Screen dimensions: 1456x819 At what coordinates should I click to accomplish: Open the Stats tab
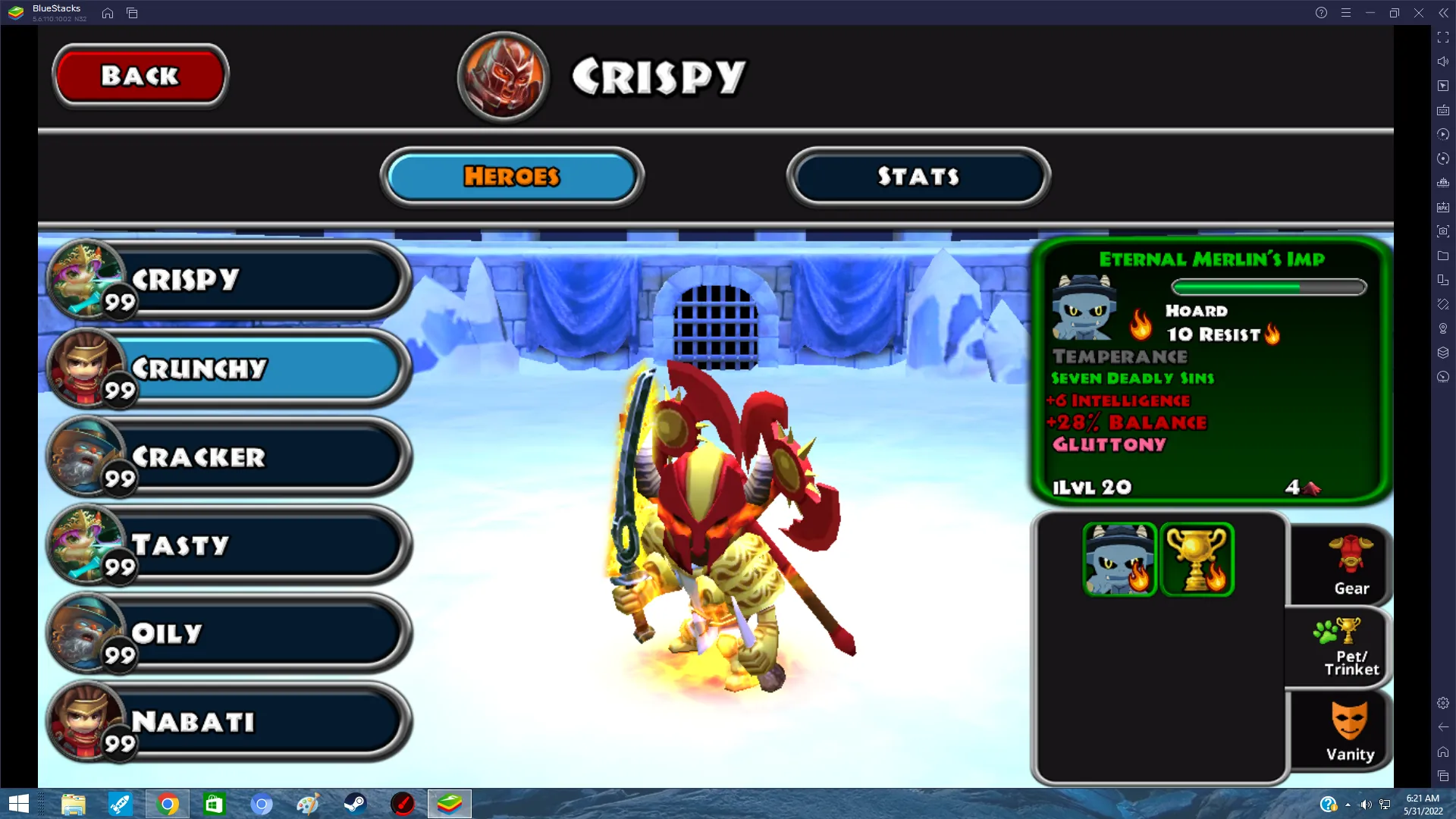tap(918, 177)
